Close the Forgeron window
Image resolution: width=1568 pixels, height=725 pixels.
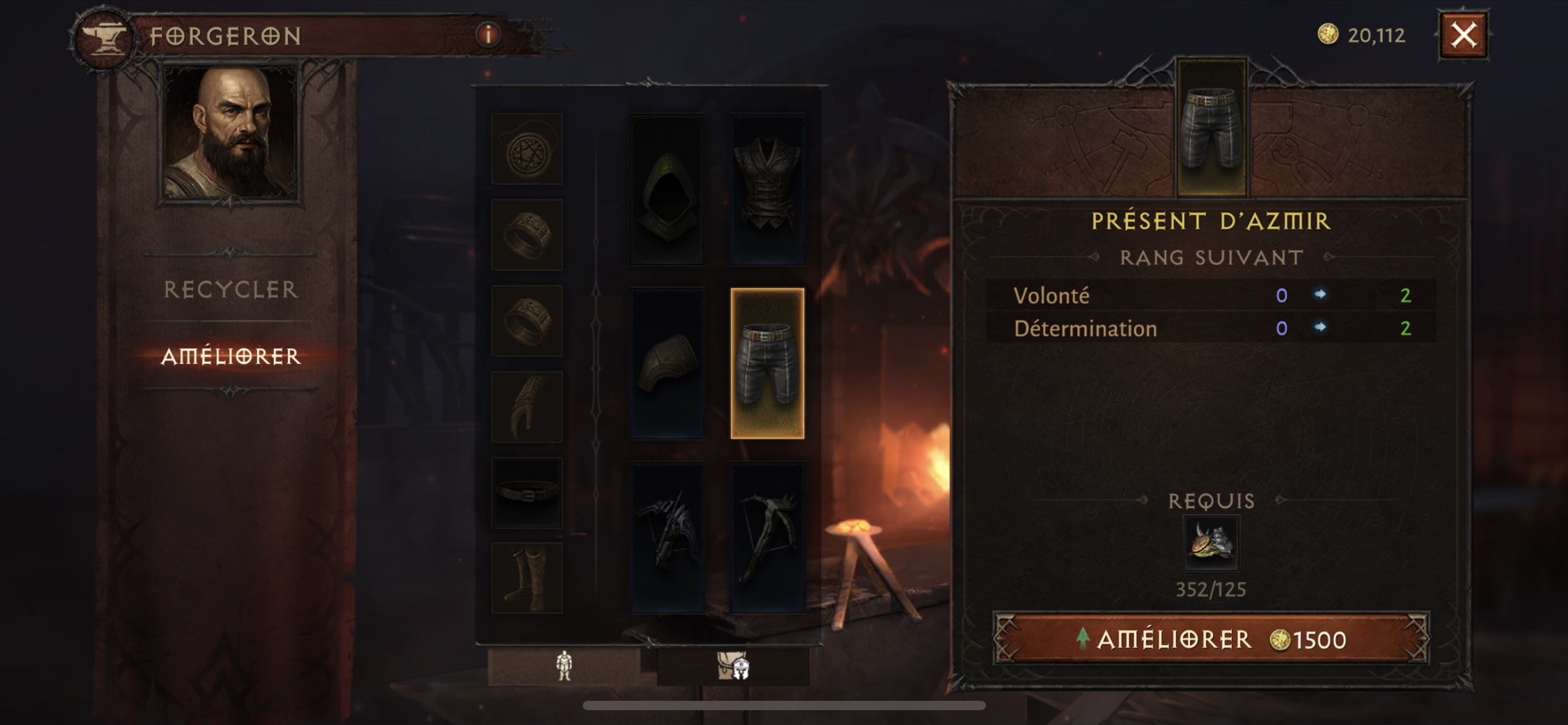pyautogui.click(x=1463, y=35)
